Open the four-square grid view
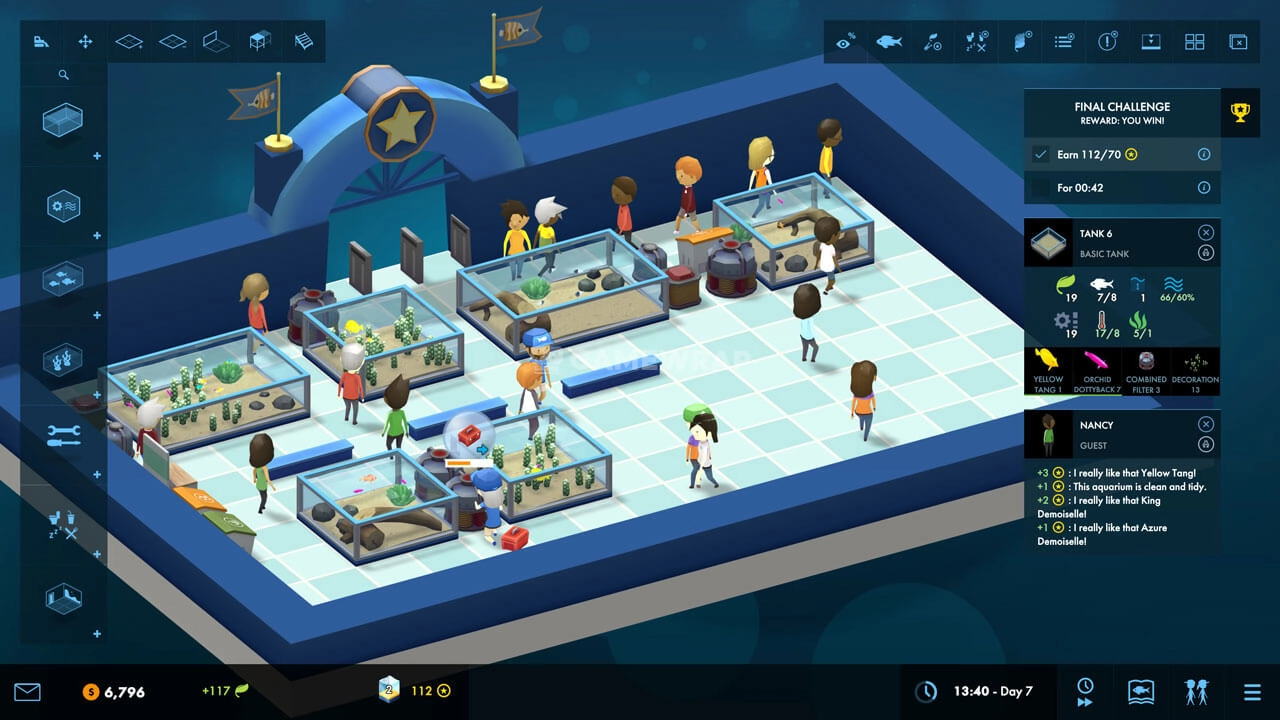This screenshot has height=720, width=1280. tap(1194, 42)
